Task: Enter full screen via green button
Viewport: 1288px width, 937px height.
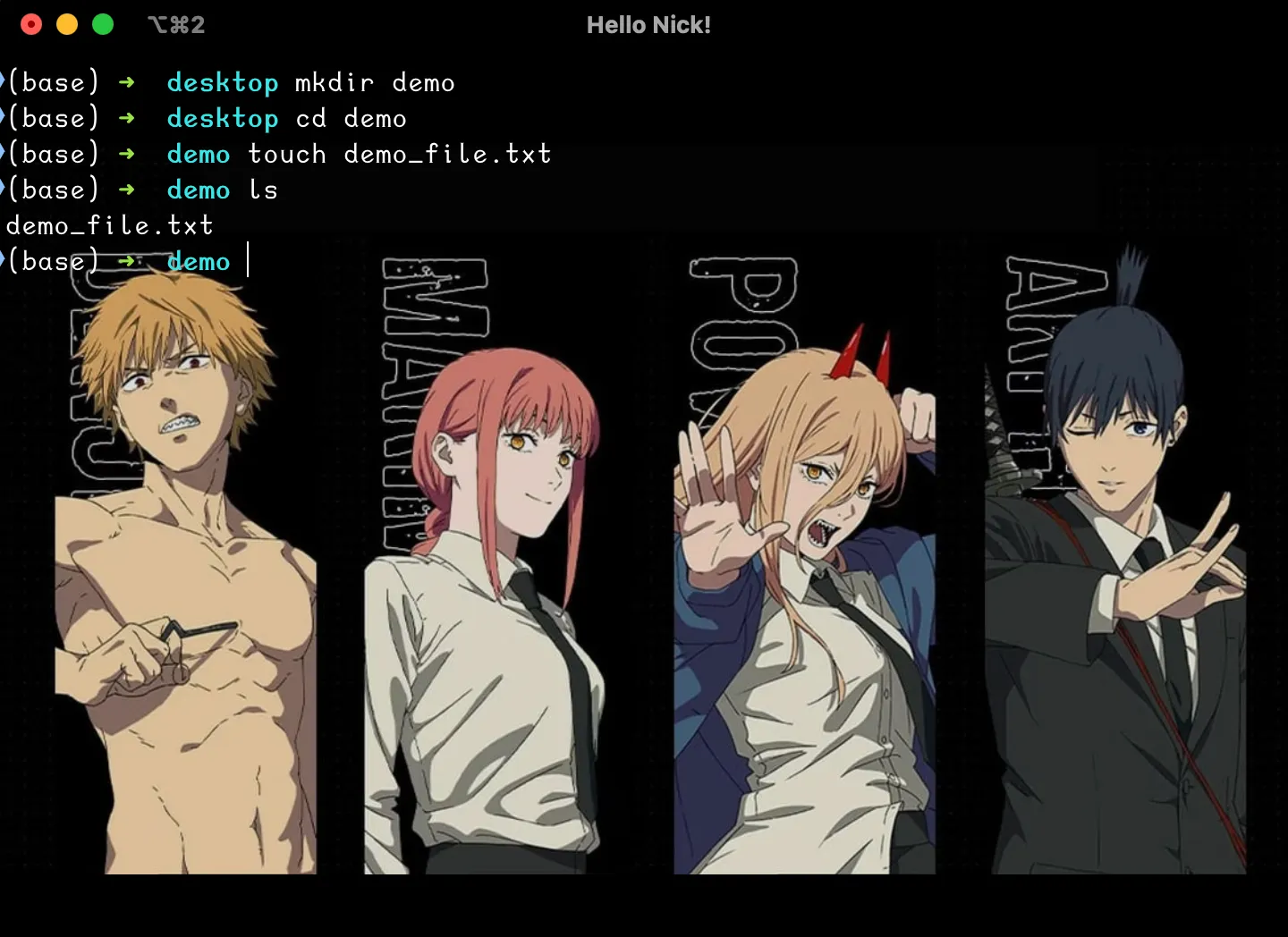Action: (103, 24)
